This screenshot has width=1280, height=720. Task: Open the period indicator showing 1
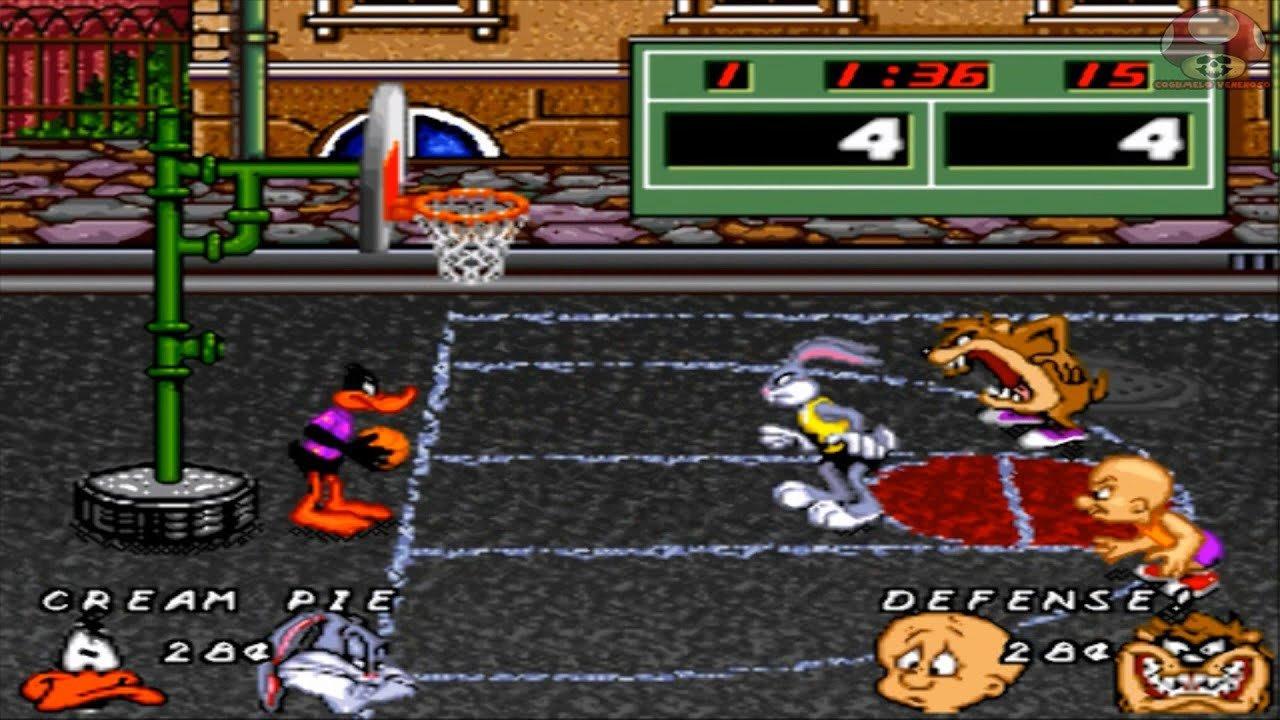(725, 72)
